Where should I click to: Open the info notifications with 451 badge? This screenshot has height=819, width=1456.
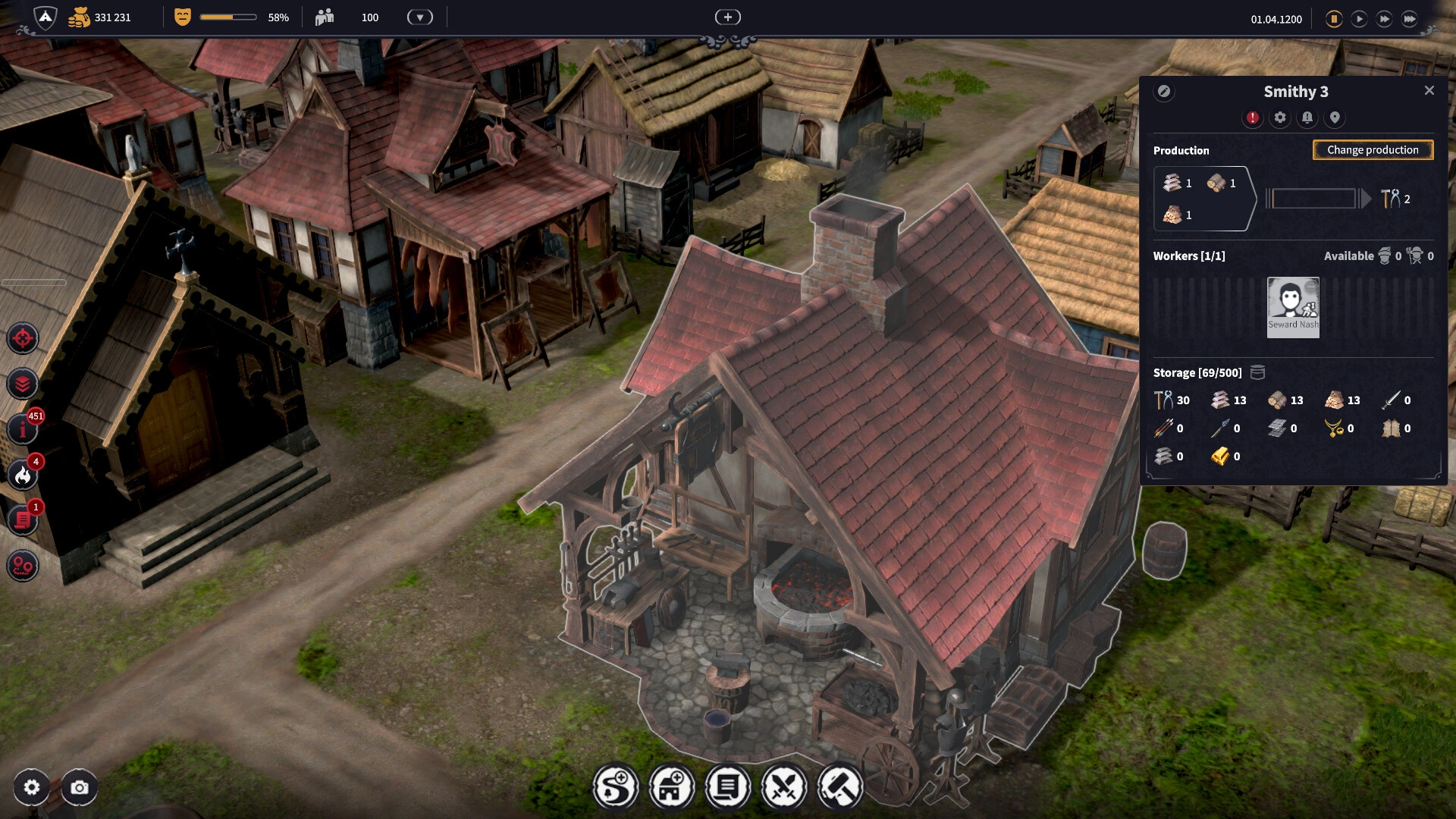tap(23, 430)
